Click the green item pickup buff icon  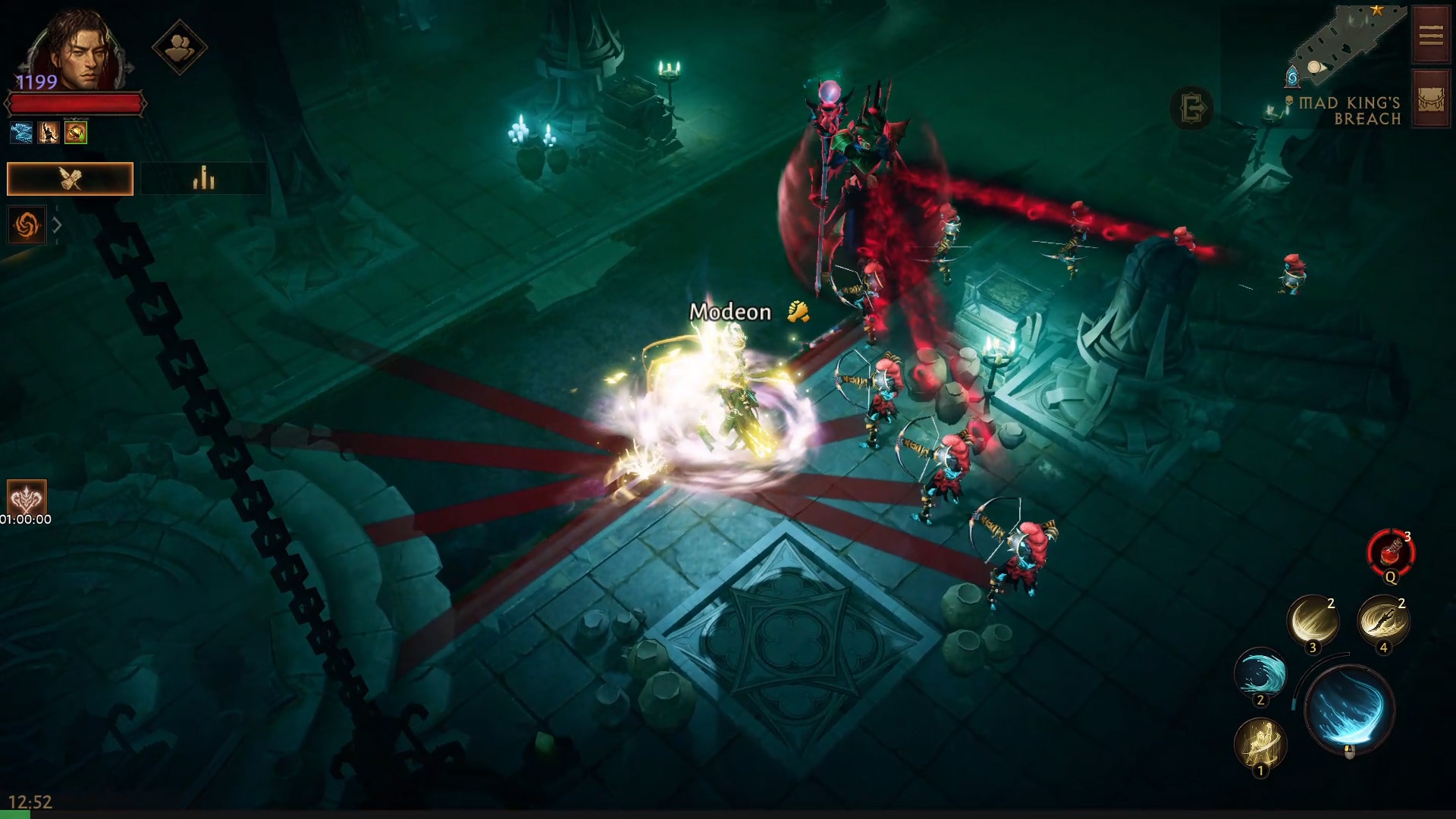[75, 133]
